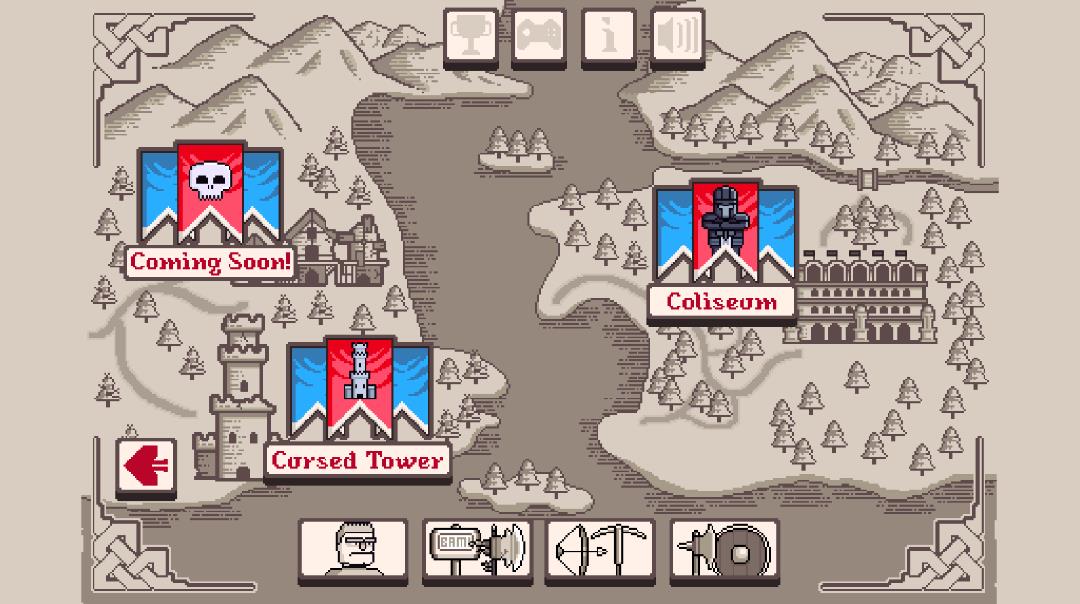Open the character face button

[352, 550]
